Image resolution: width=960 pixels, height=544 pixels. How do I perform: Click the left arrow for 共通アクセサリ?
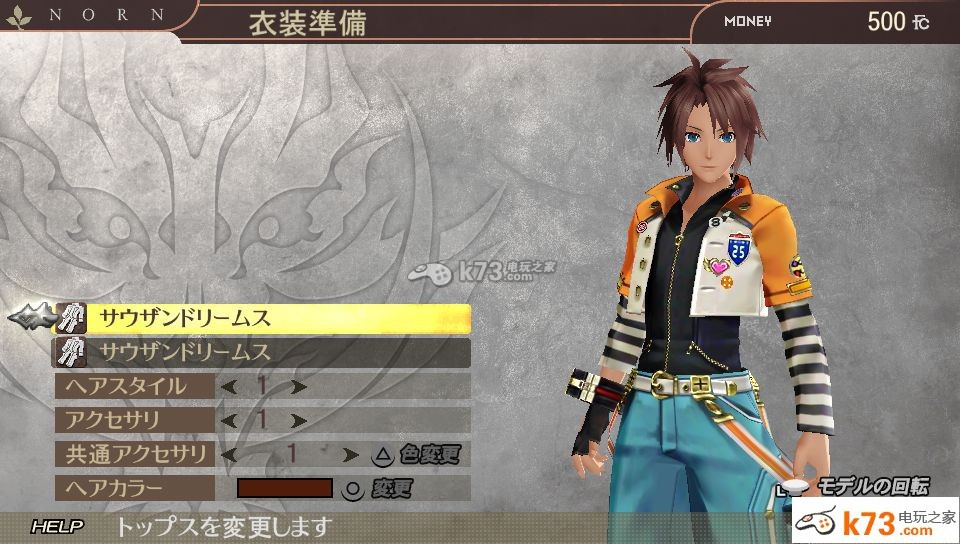[x=229, y=454]
